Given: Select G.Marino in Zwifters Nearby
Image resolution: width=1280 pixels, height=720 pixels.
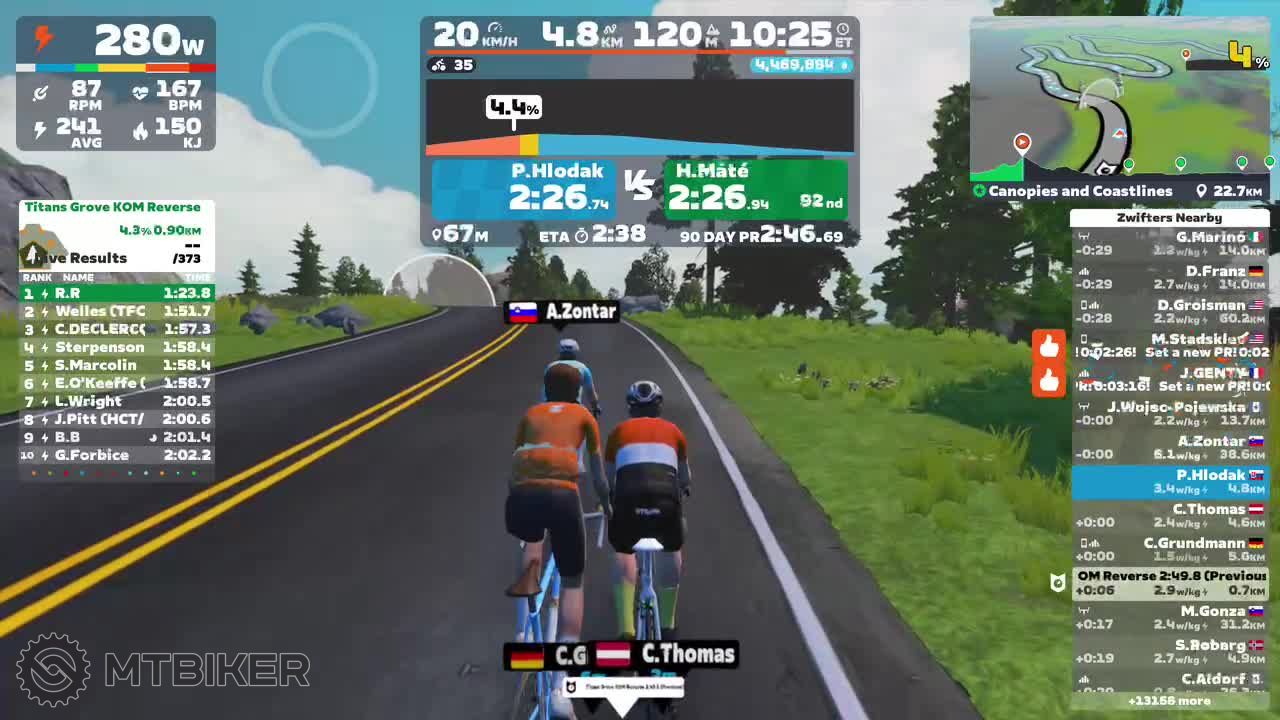Looking at the screenshot, I should [x=1170, y=244].
